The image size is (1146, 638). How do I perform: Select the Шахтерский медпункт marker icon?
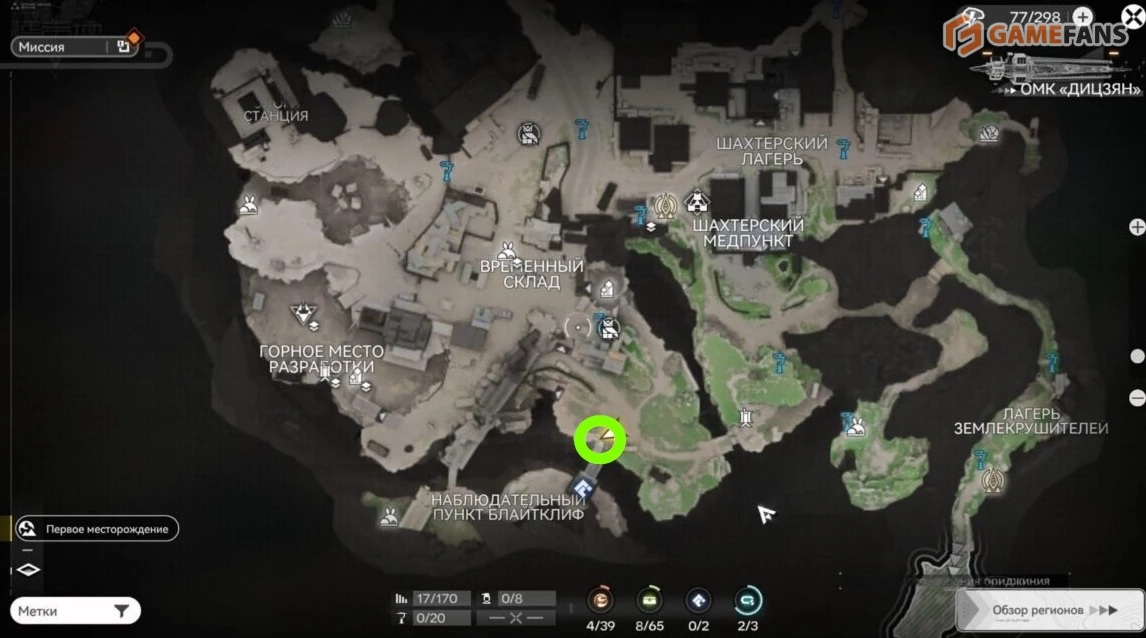[x=697, y=204]
